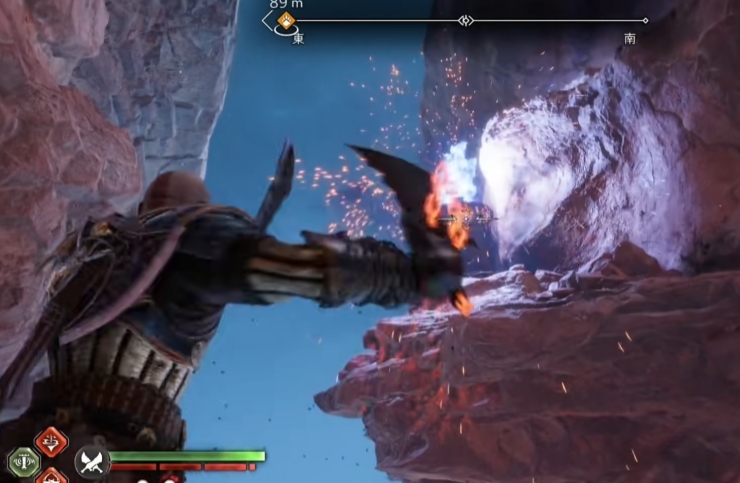Activate the upper red runic attack icon
740x483 pixels.
click(x=51, y=441)
